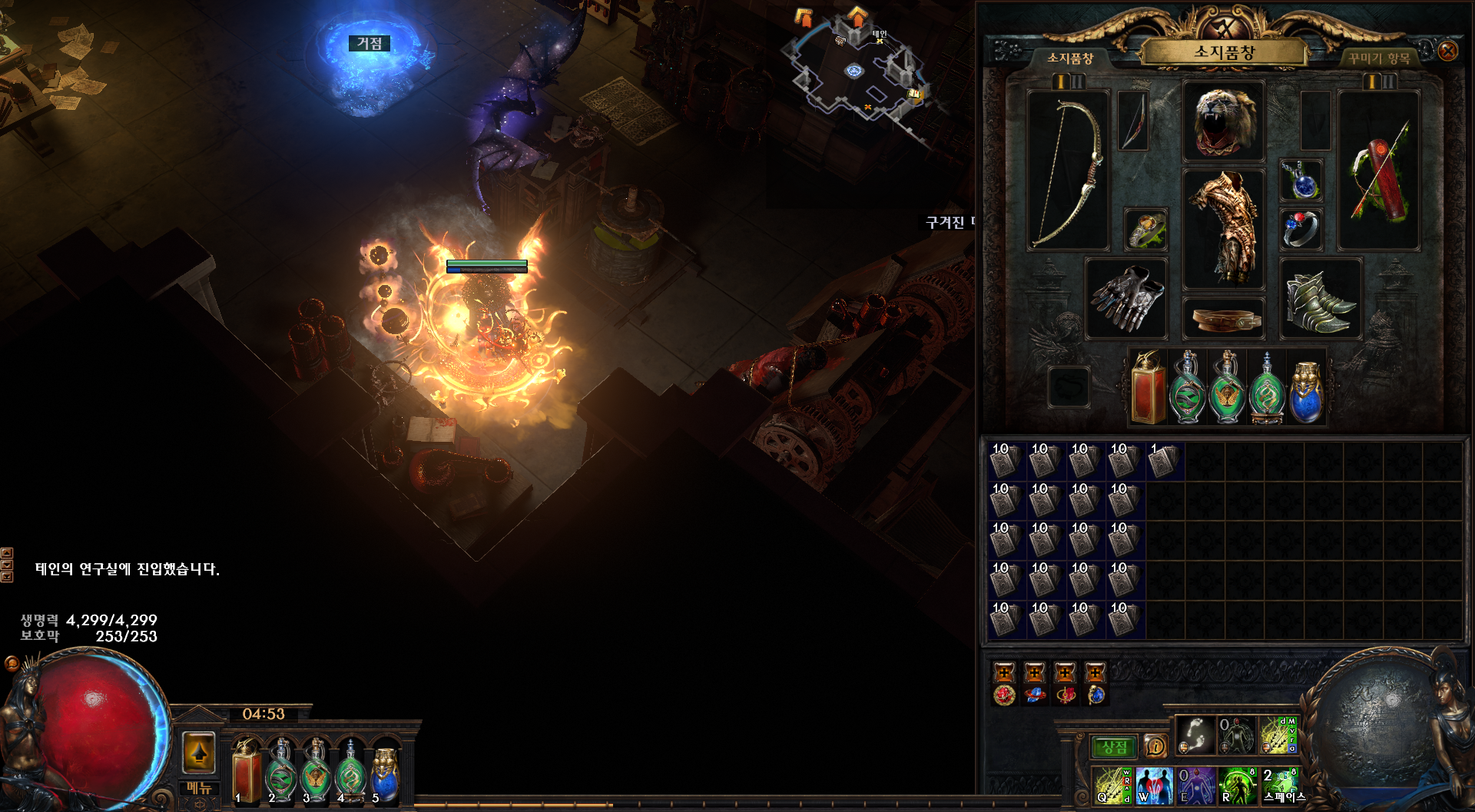The height and width of the screenshot is (812, 1475).
Task: Click the single-count card in inventory
Action: click(1164, 462)
